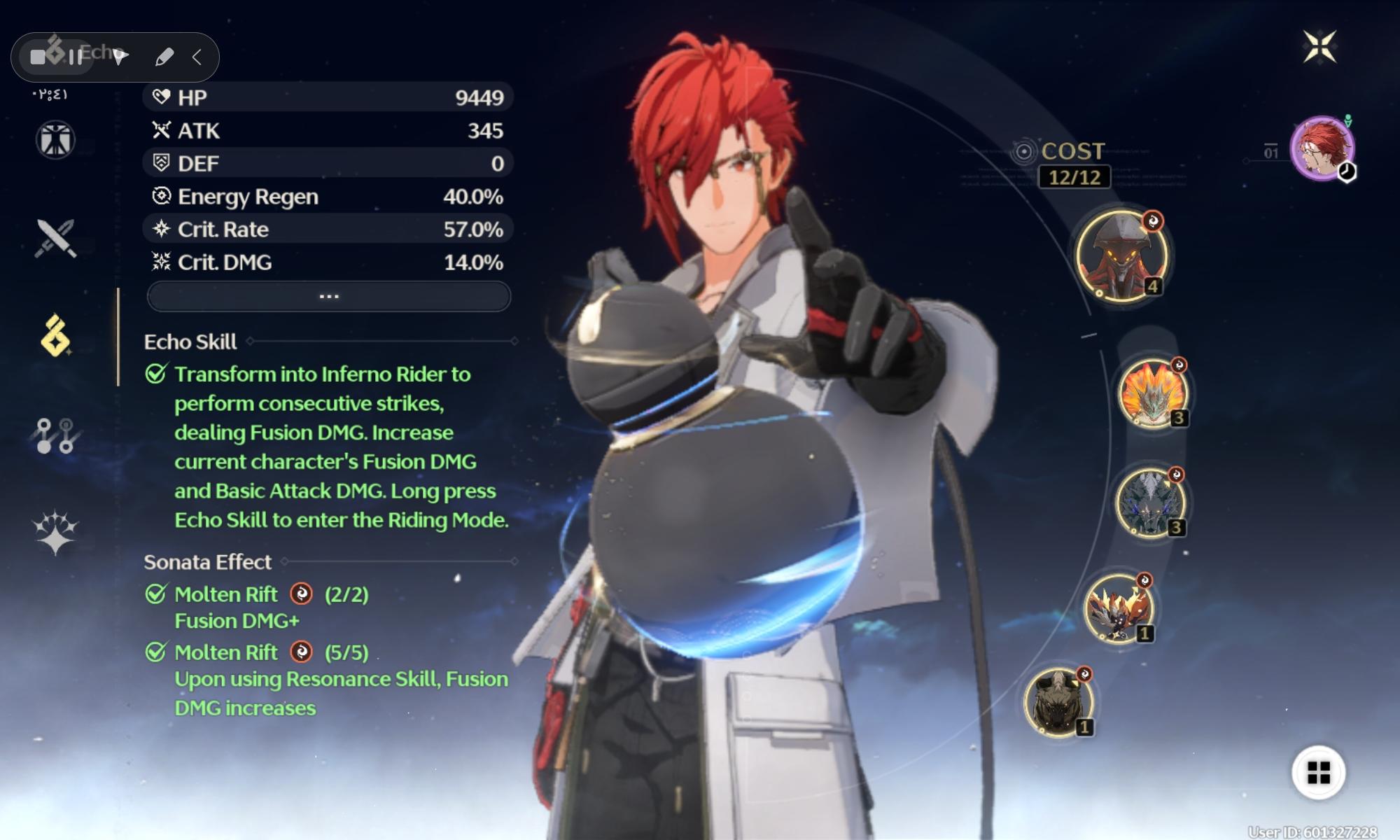Choose the dark grey wolf cost 3 echo

(1150, 503)
